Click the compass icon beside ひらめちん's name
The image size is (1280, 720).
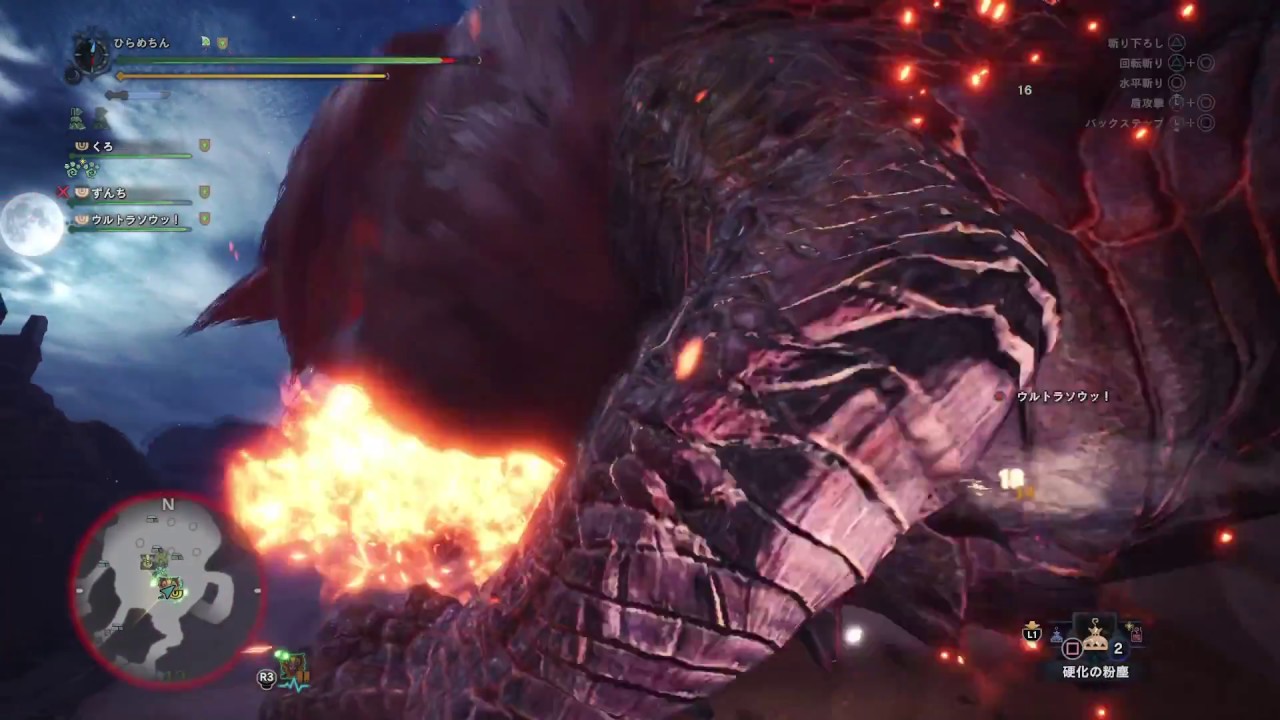(91, 55)
